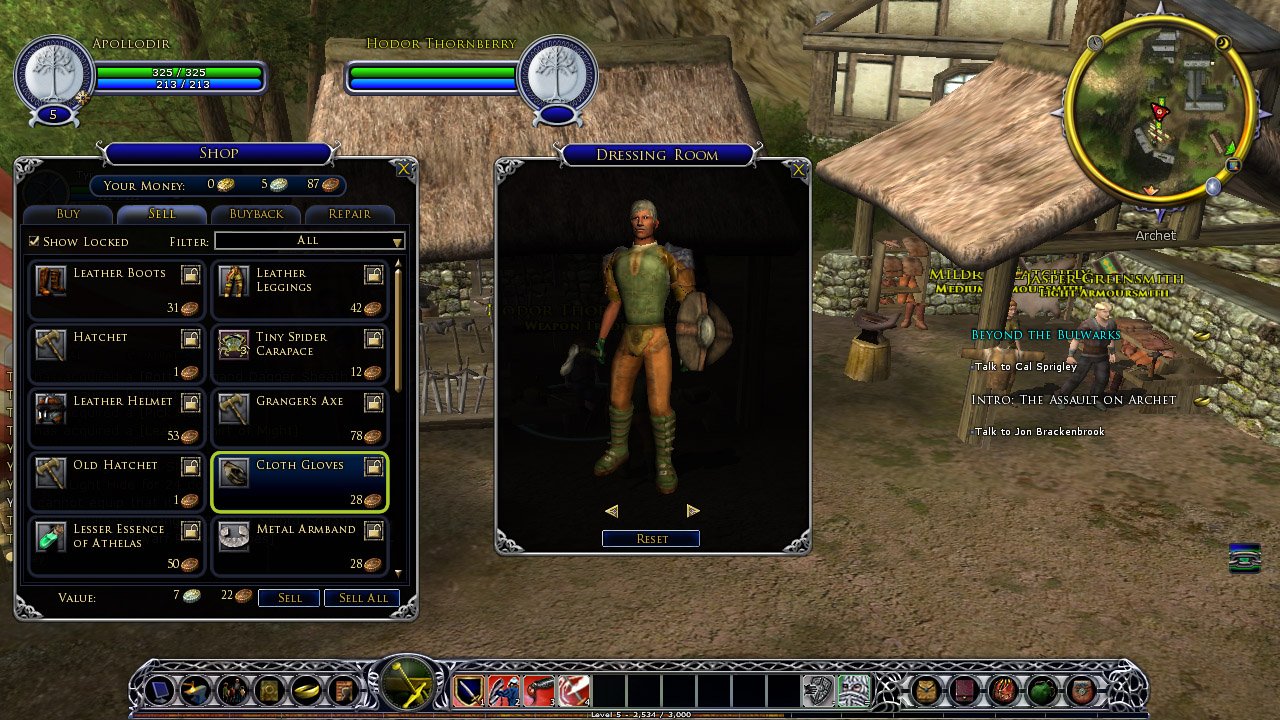1280x720 pixels.
Task: Select Leather Boots in the sell list
Action: pyautogui.click(x=117, y=290)
